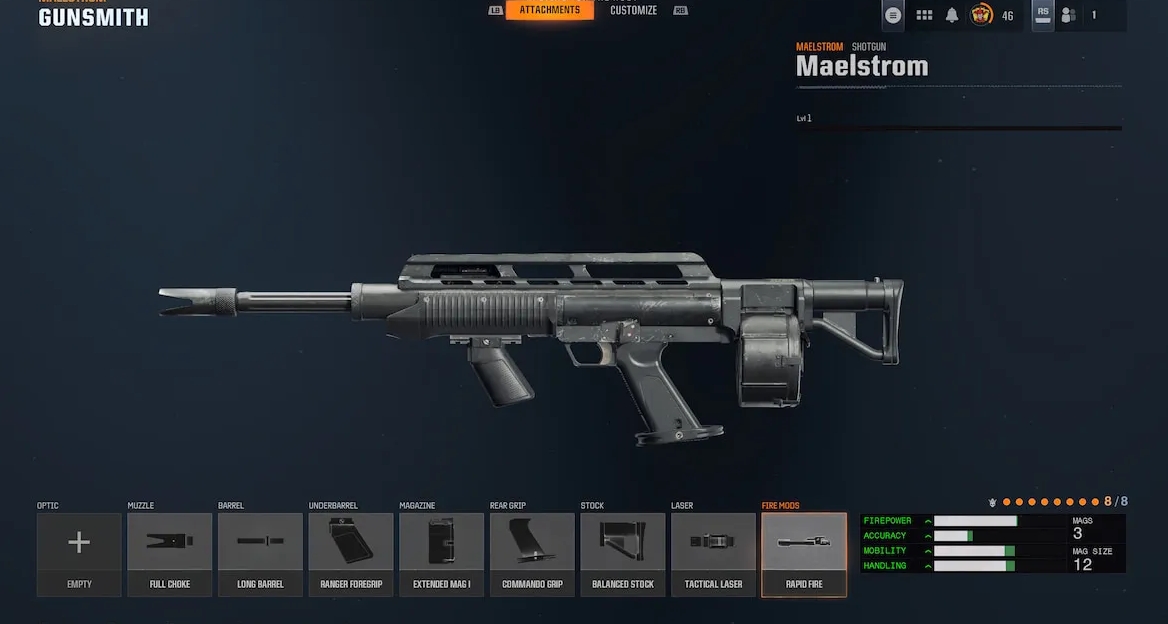Open the player profile emblem
This screenshot has width=1168, height=624.
coord(981,15)
